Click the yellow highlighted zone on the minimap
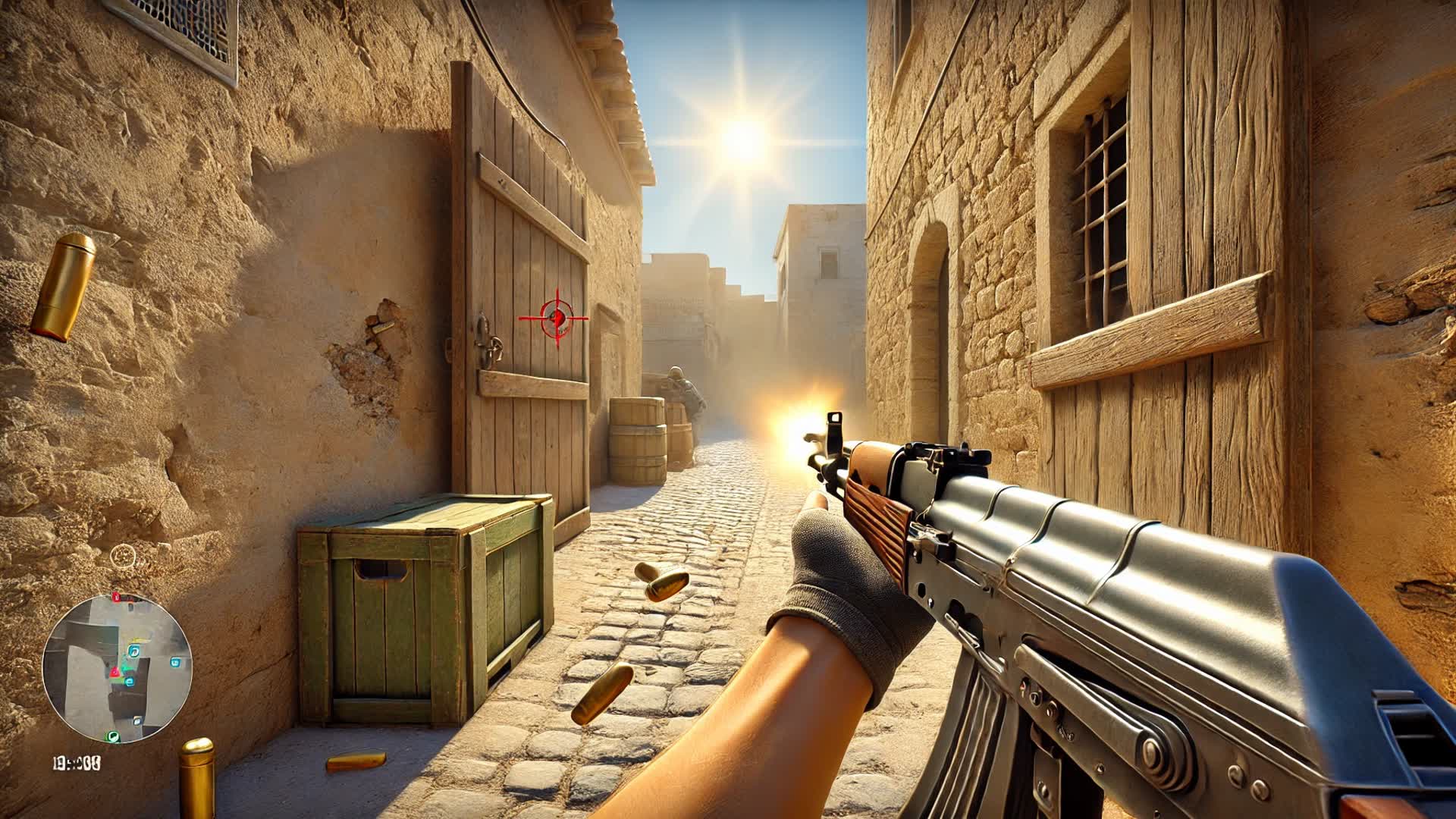Screen dimensions: 1456x819 pos(139,640)
